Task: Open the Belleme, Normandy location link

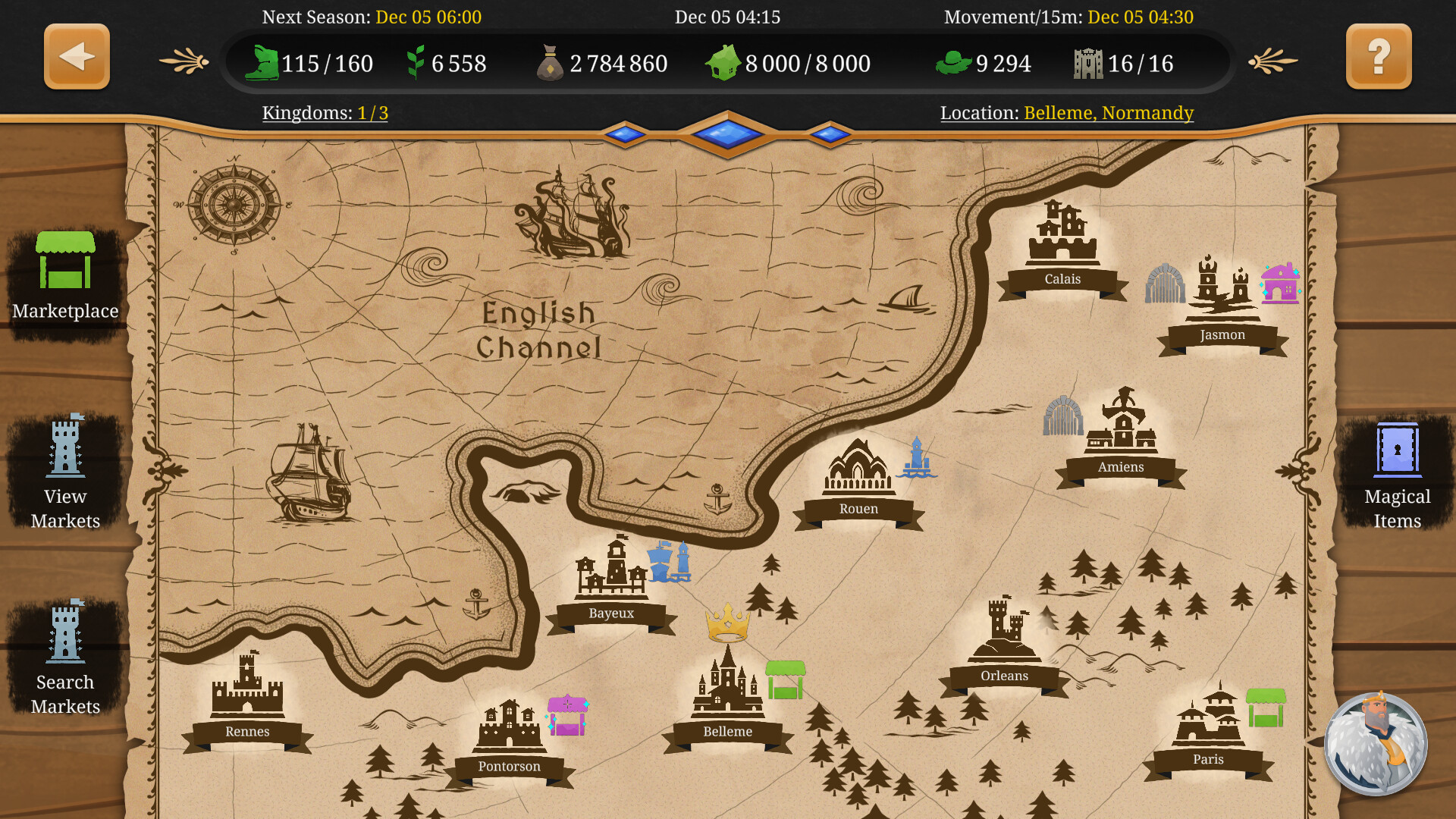Action: pyautogui.click(x=1108, y=112)
